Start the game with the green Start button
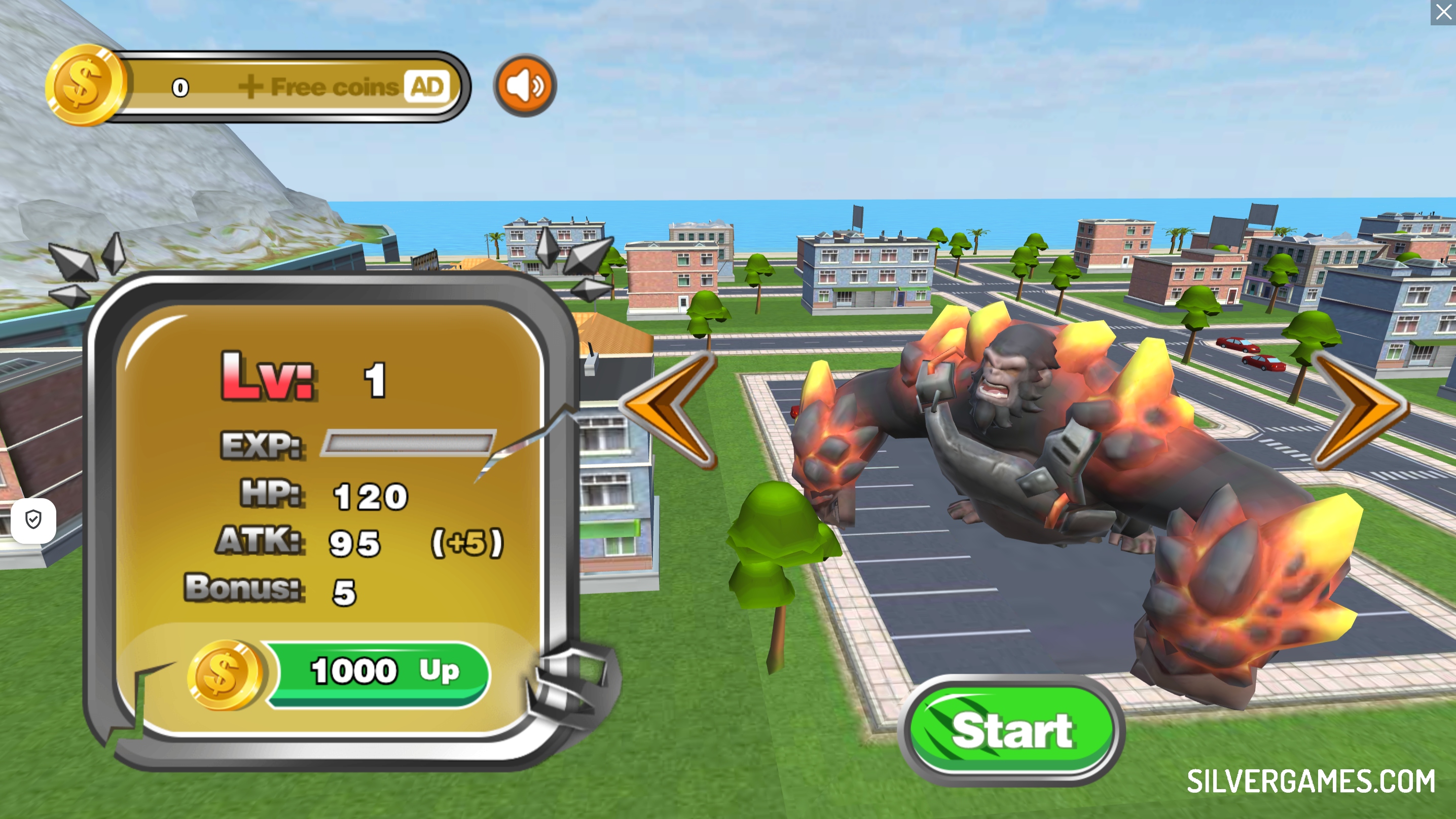The image size is (1456, 819). point(1010,730)
